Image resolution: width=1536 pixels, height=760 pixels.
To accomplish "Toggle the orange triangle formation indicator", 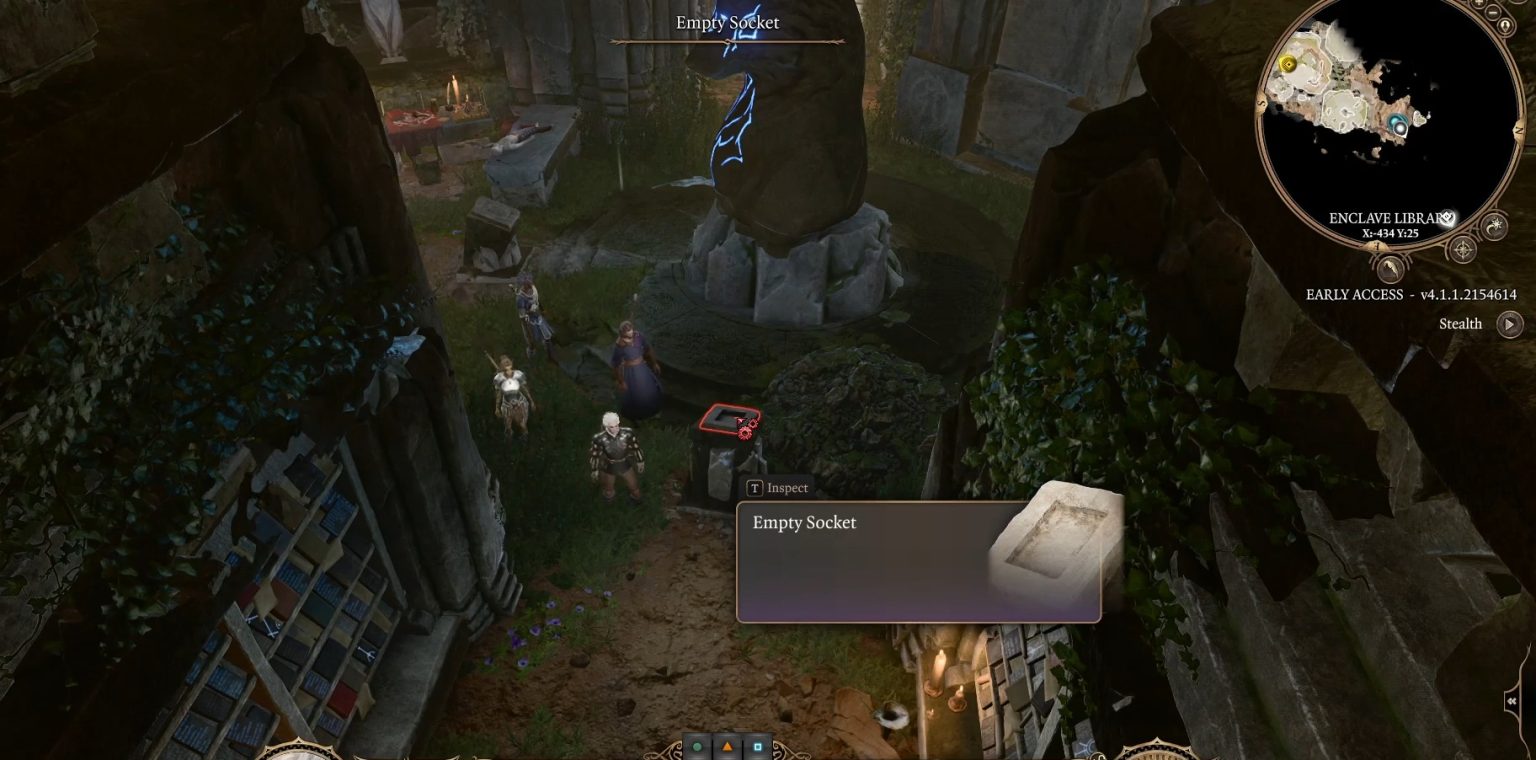I will (727, 746).
